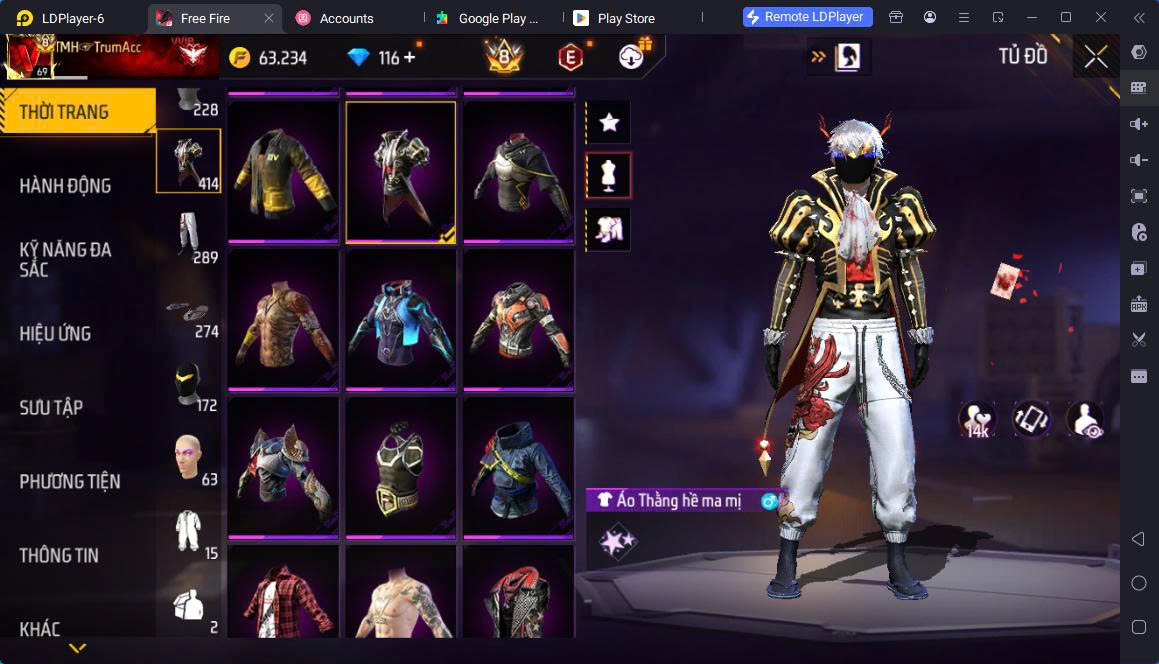
Task: Switch to the Hành Động tab
Action: pos(66,185)
